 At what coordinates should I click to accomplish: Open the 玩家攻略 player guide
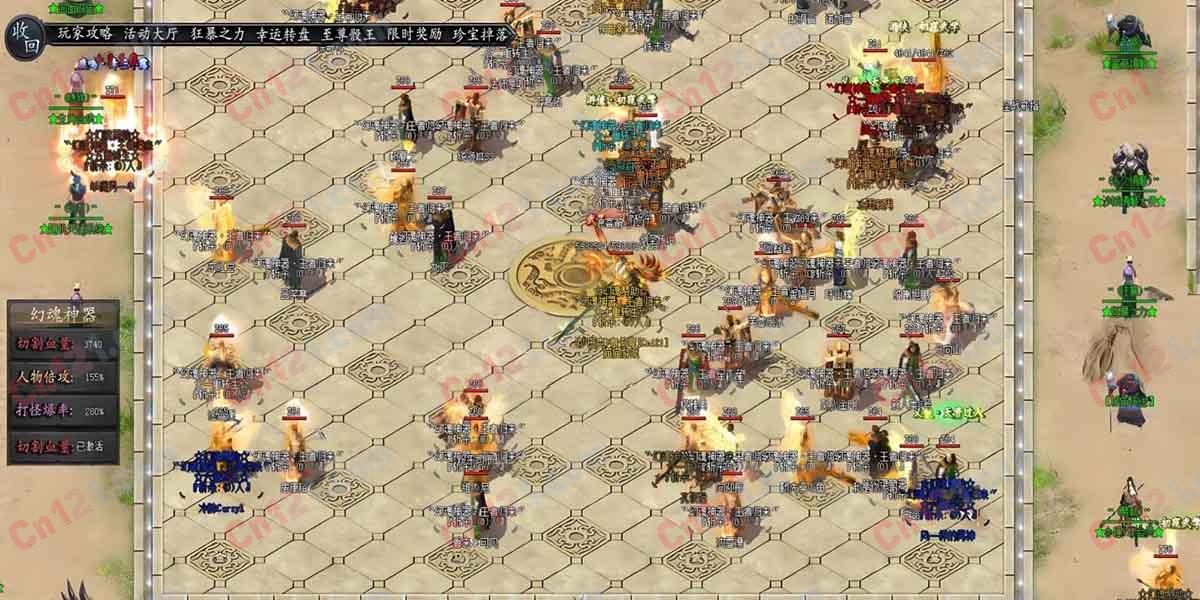[x=85, y=33]
